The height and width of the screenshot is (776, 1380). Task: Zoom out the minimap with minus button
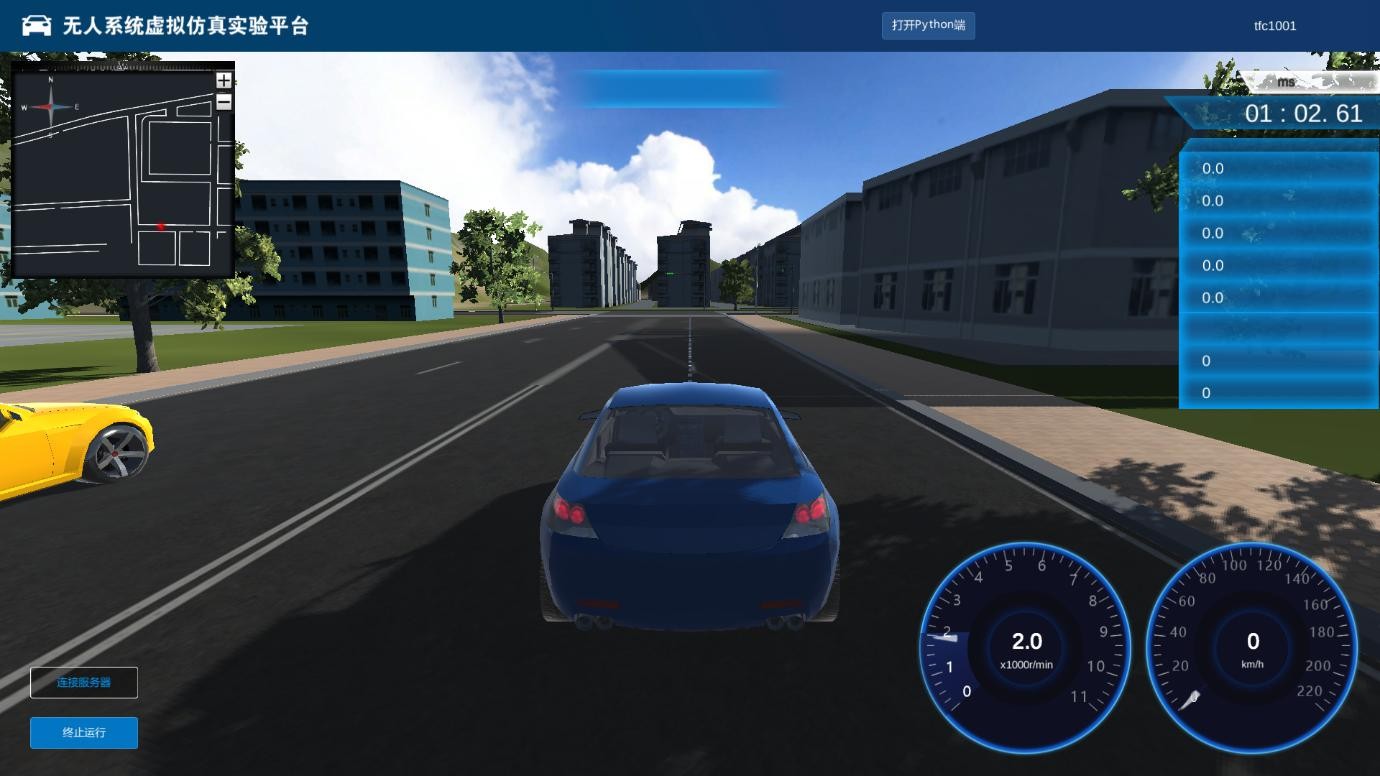tap(224, 101)
